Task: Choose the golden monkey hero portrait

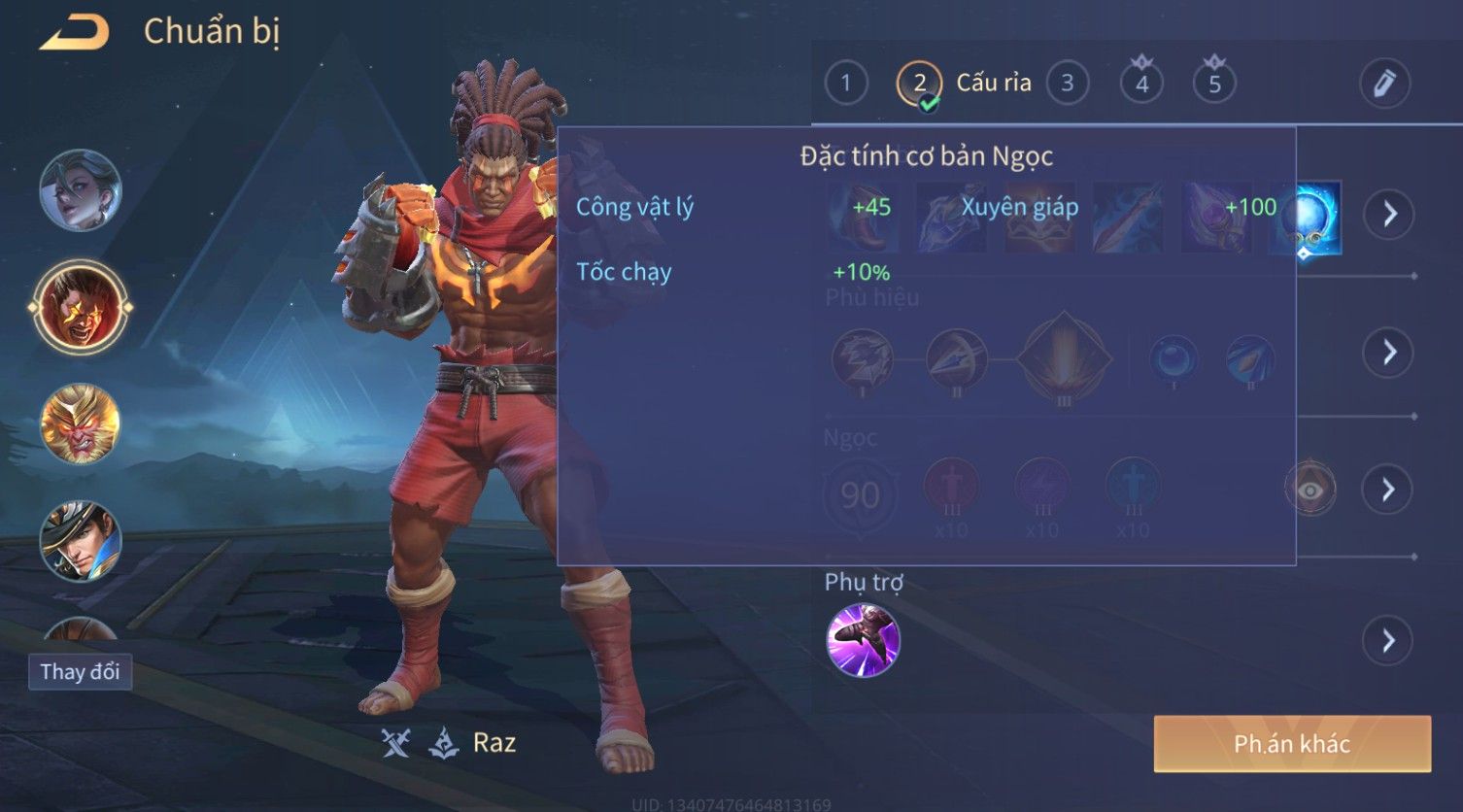Action: tap(81, 424)
